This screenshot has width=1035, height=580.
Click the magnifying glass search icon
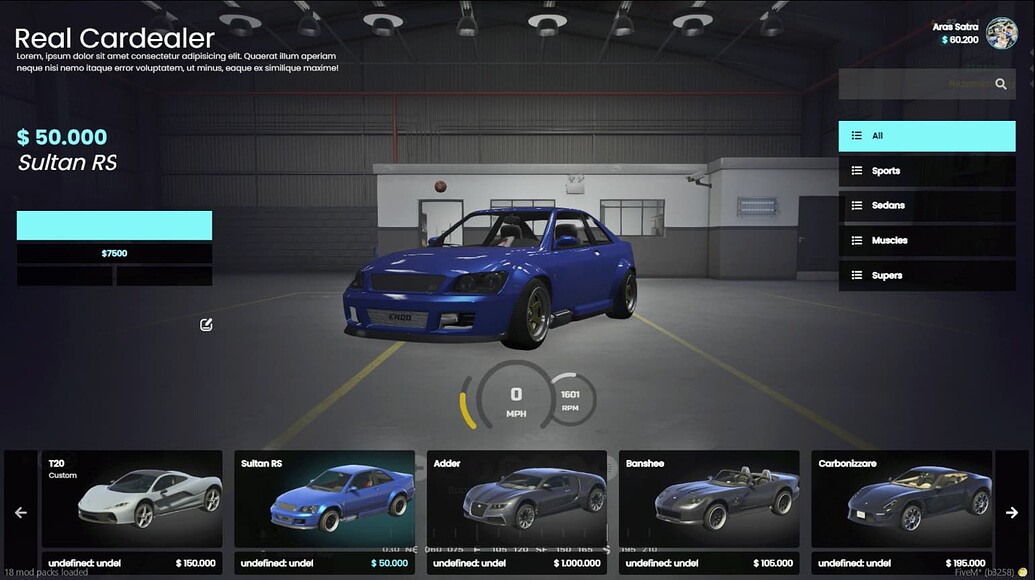tap(1001, 84)
